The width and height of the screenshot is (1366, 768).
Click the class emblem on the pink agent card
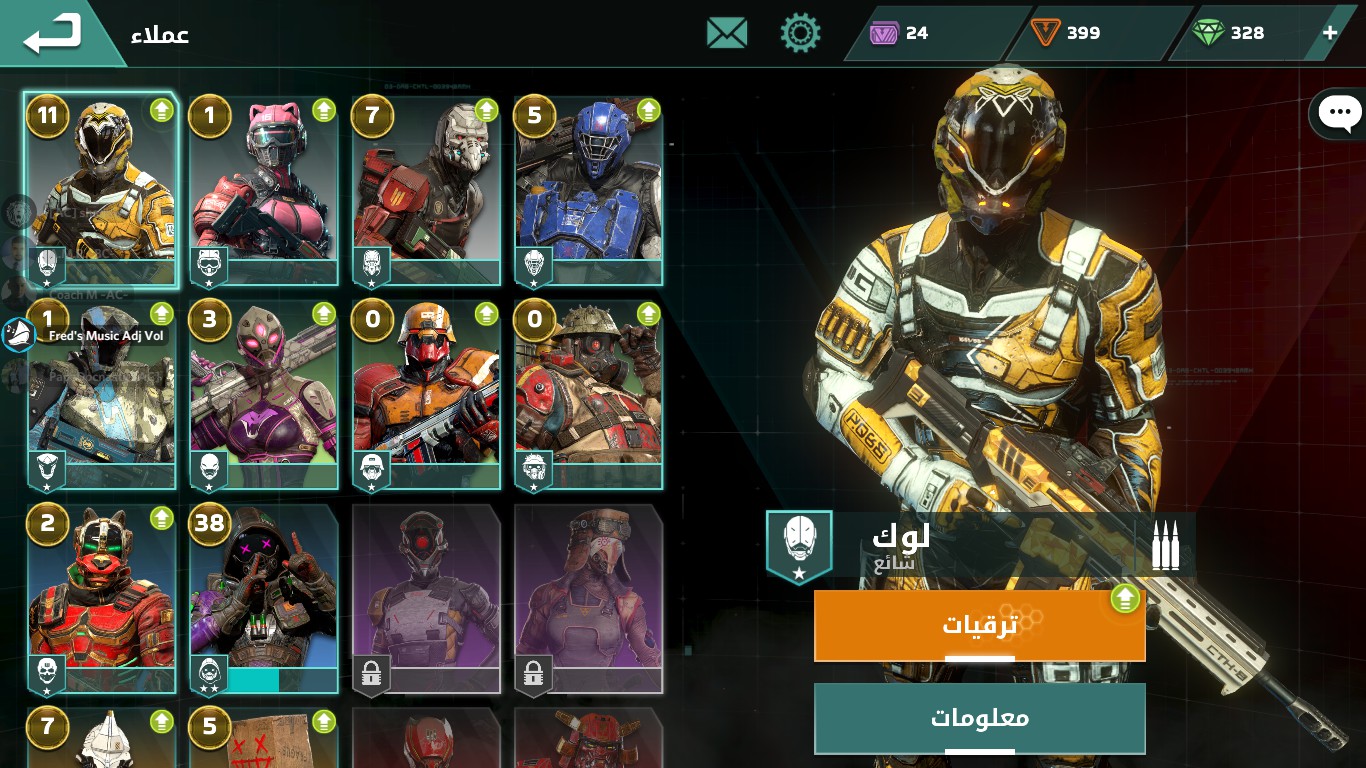[x=208, y=266]
